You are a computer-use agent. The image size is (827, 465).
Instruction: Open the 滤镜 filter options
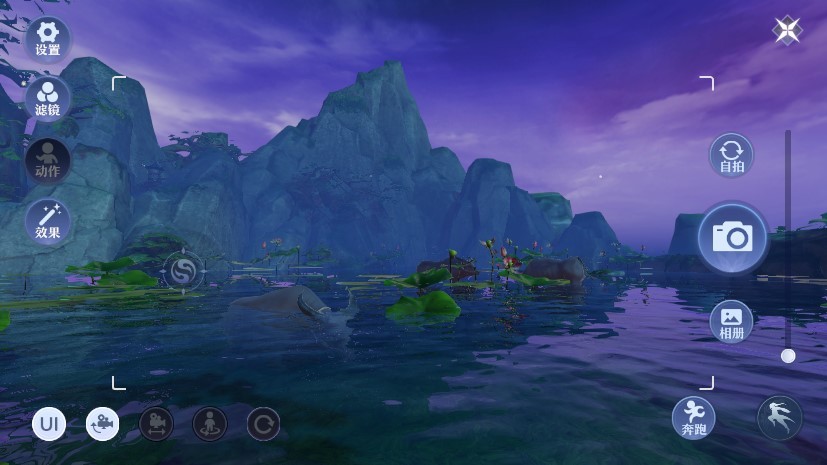47,98
